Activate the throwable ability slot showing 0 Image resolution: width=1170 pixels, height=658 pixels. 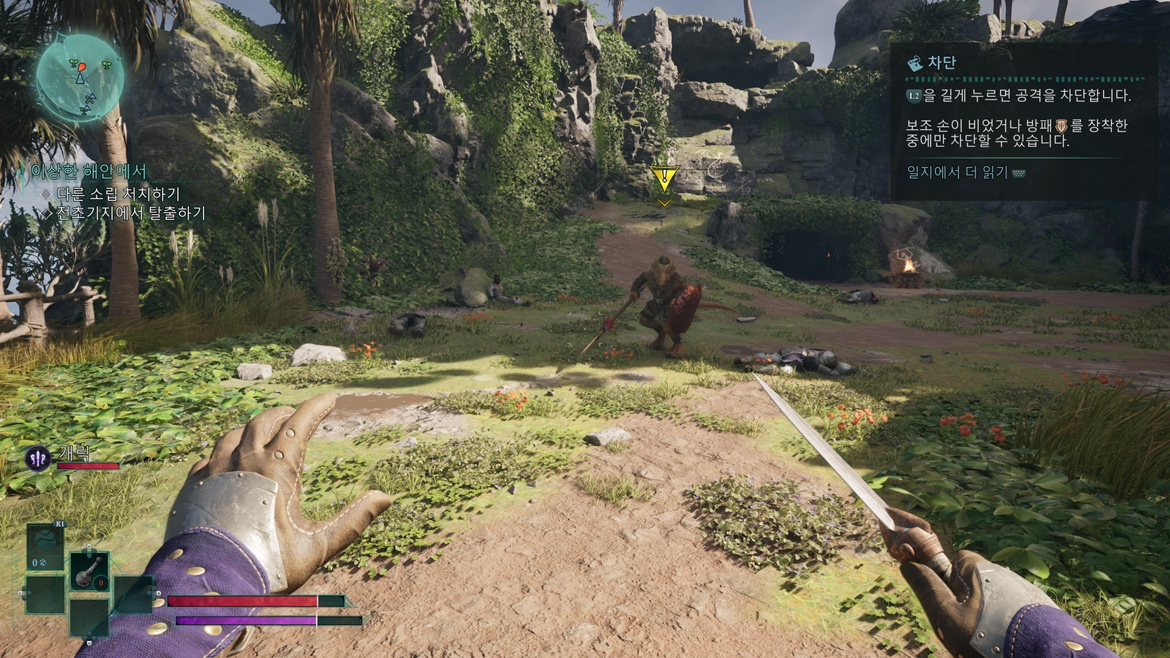[x=45, y=549]
